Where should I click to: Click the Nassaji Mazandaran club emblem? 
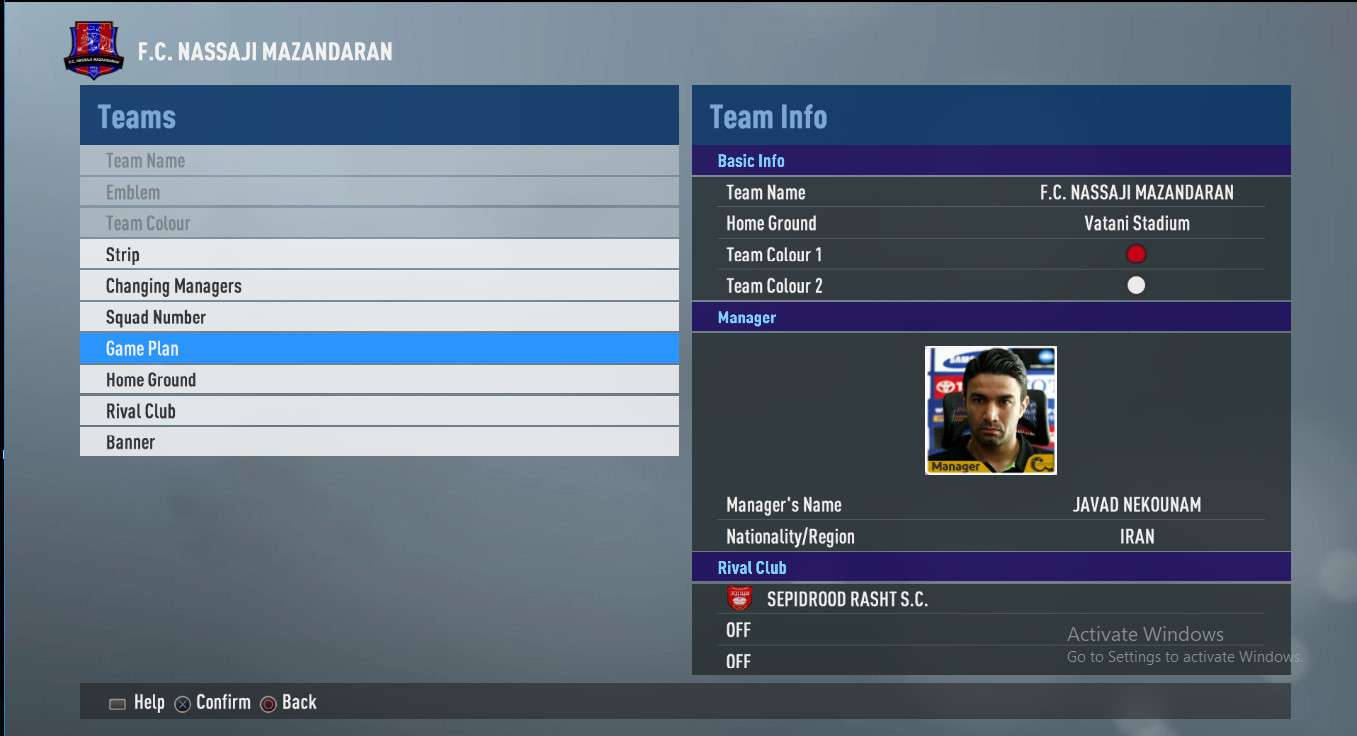click(x=94, y=51)
